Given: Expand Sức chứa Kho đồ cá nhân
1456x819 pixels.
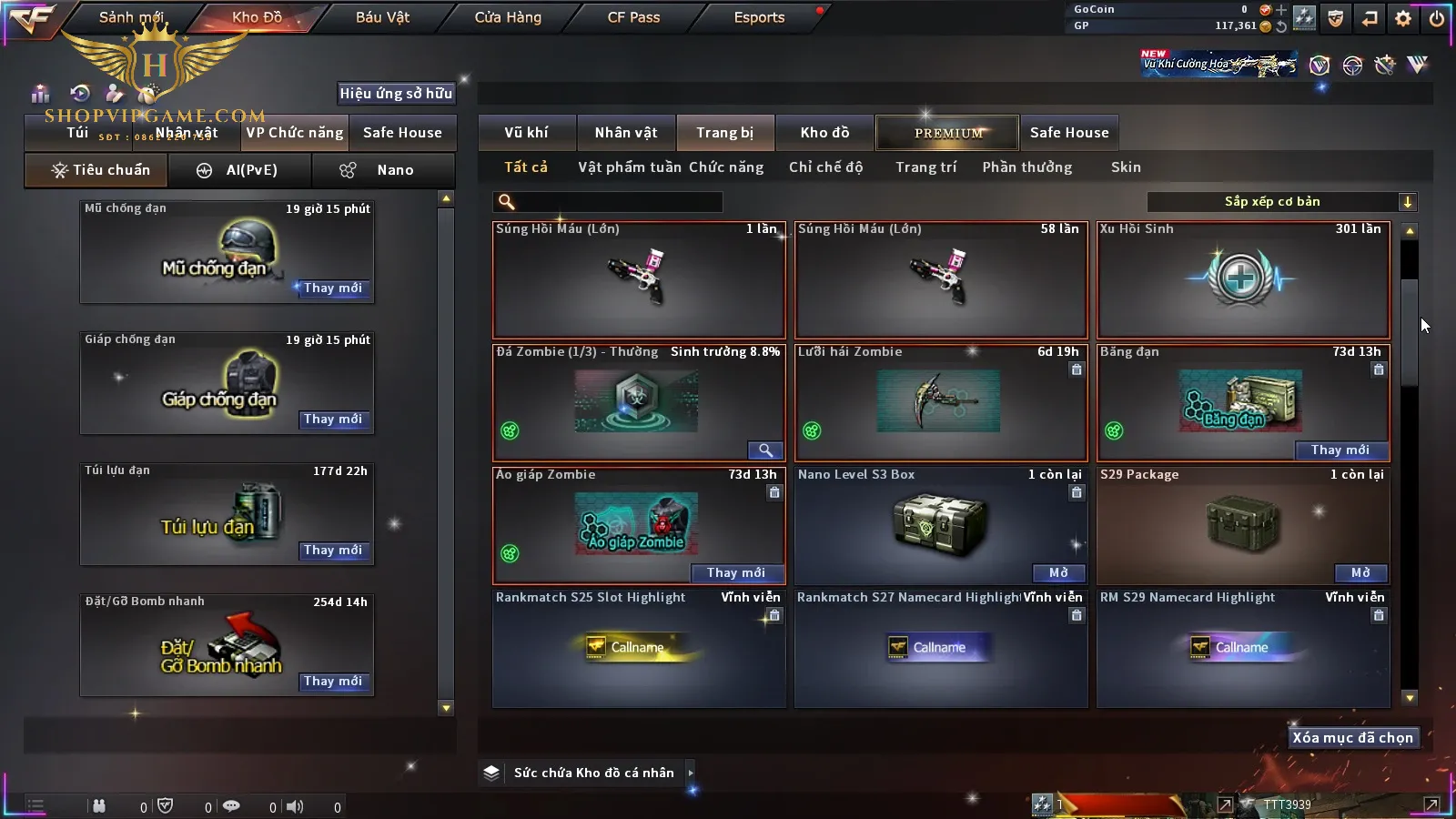Looking at the screenshot, I should (690, 773).
